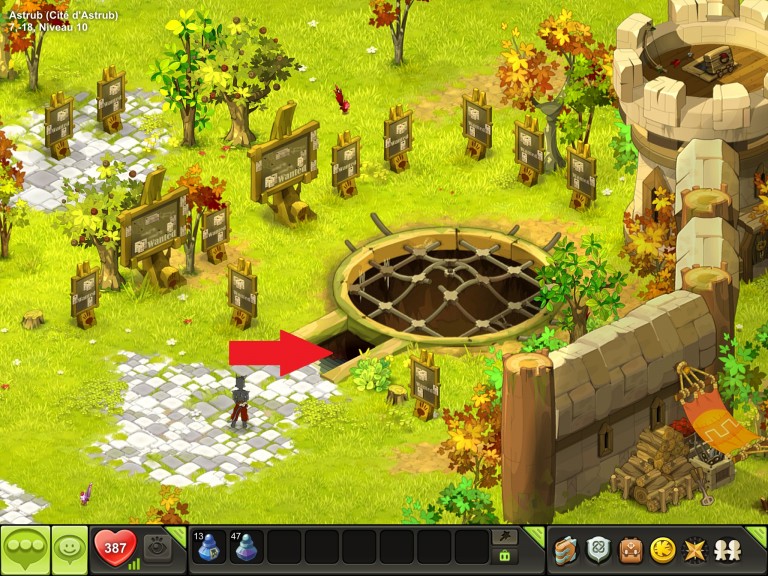768x576 pixels.
Task: Open the smiley emote menu
Action: [x=69, y=549]
